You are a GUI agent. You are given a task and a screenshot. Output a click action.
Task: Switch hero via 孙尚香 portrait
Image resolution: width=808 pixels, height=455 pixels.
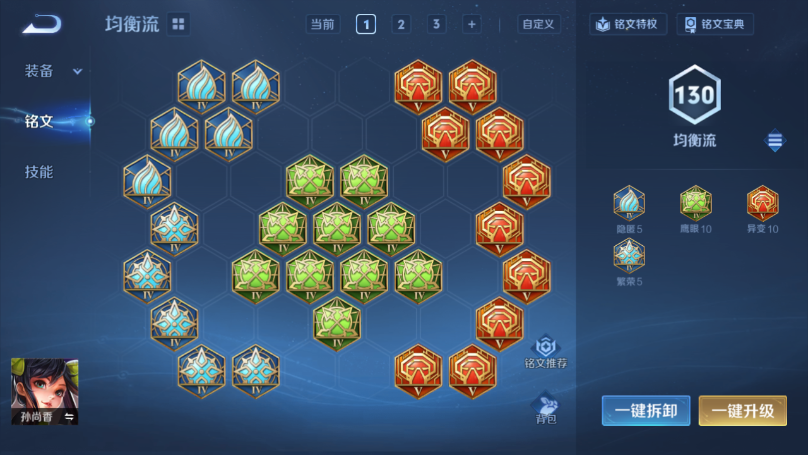44,391
